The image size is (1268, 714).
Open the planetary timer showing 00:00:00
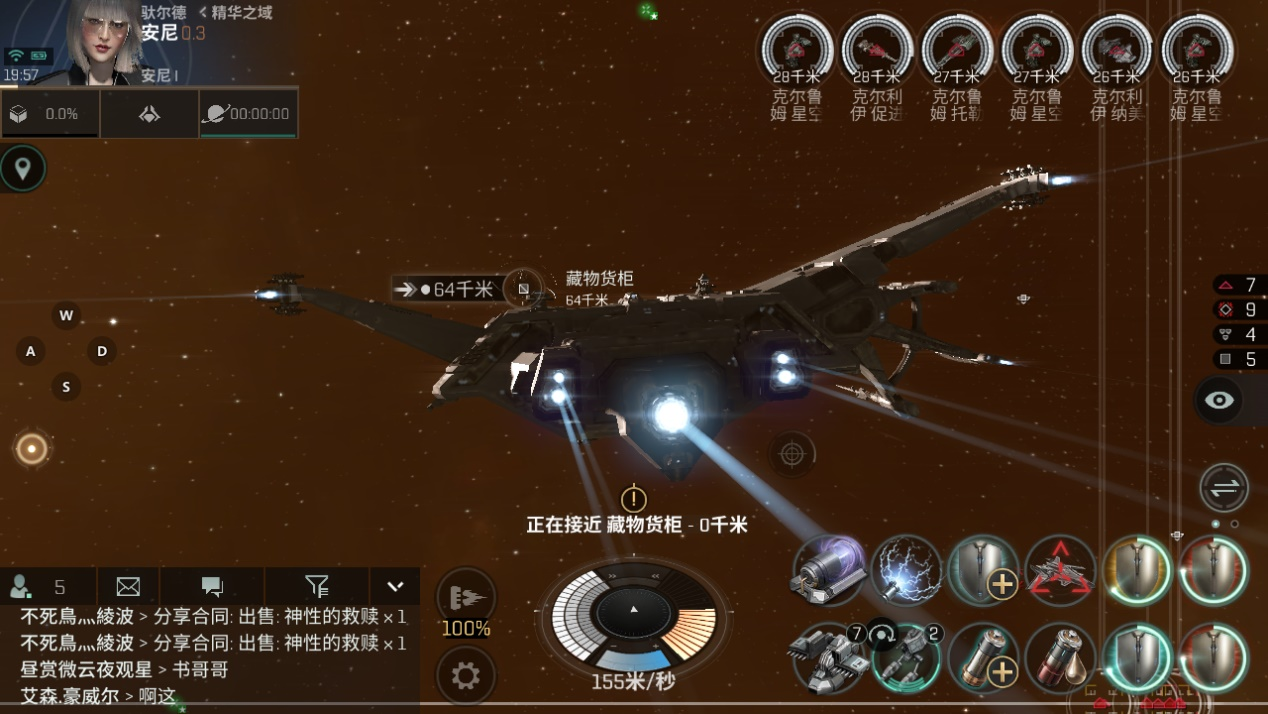point(248,114)
